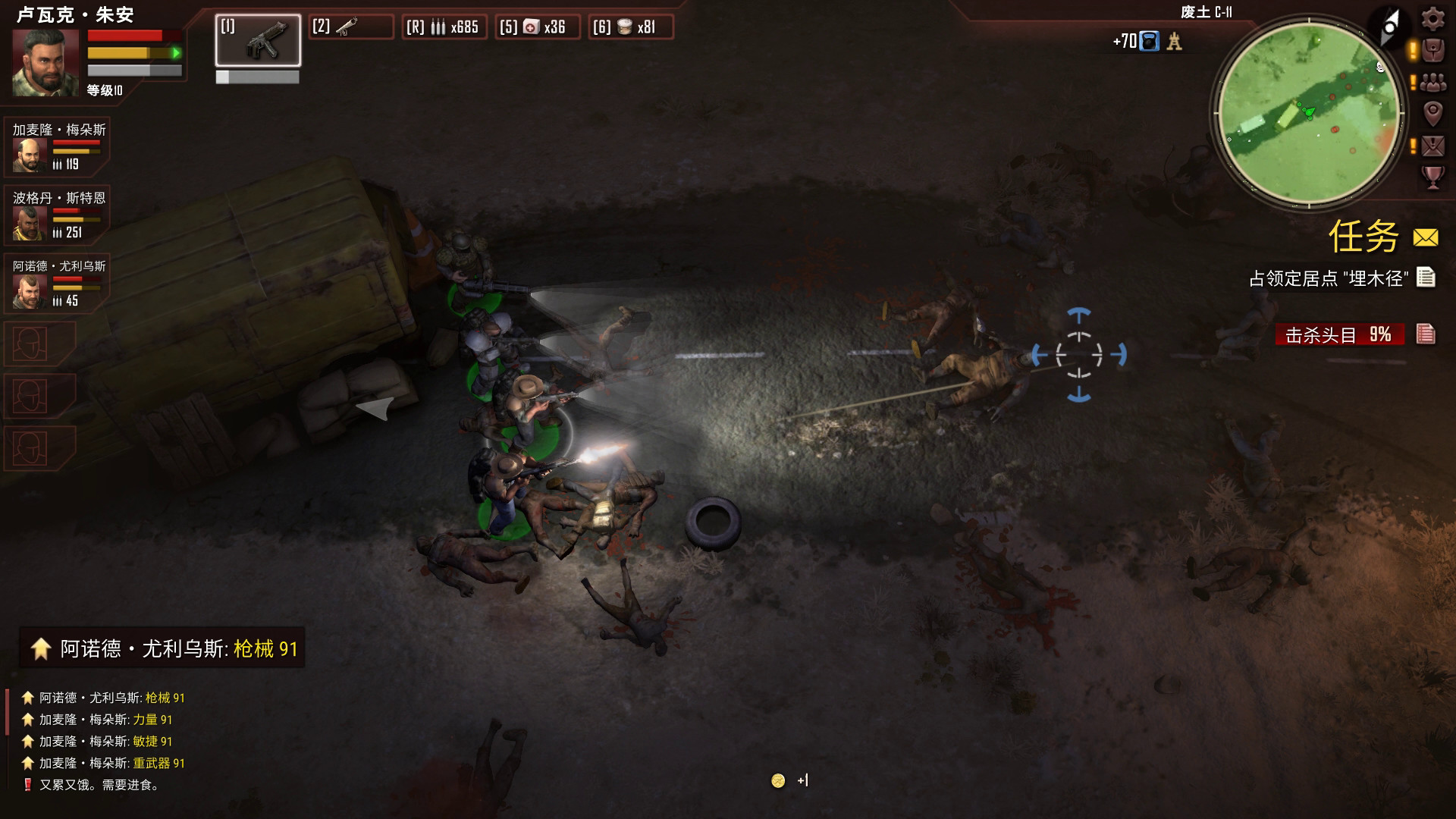Click the ammo reload slot showing x685

tap(444, 27)
